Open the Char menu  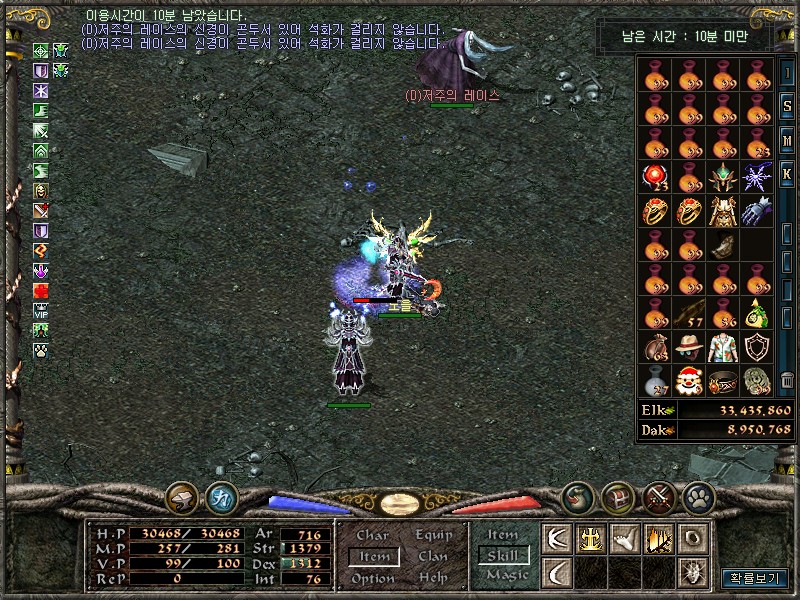(372, 536)
